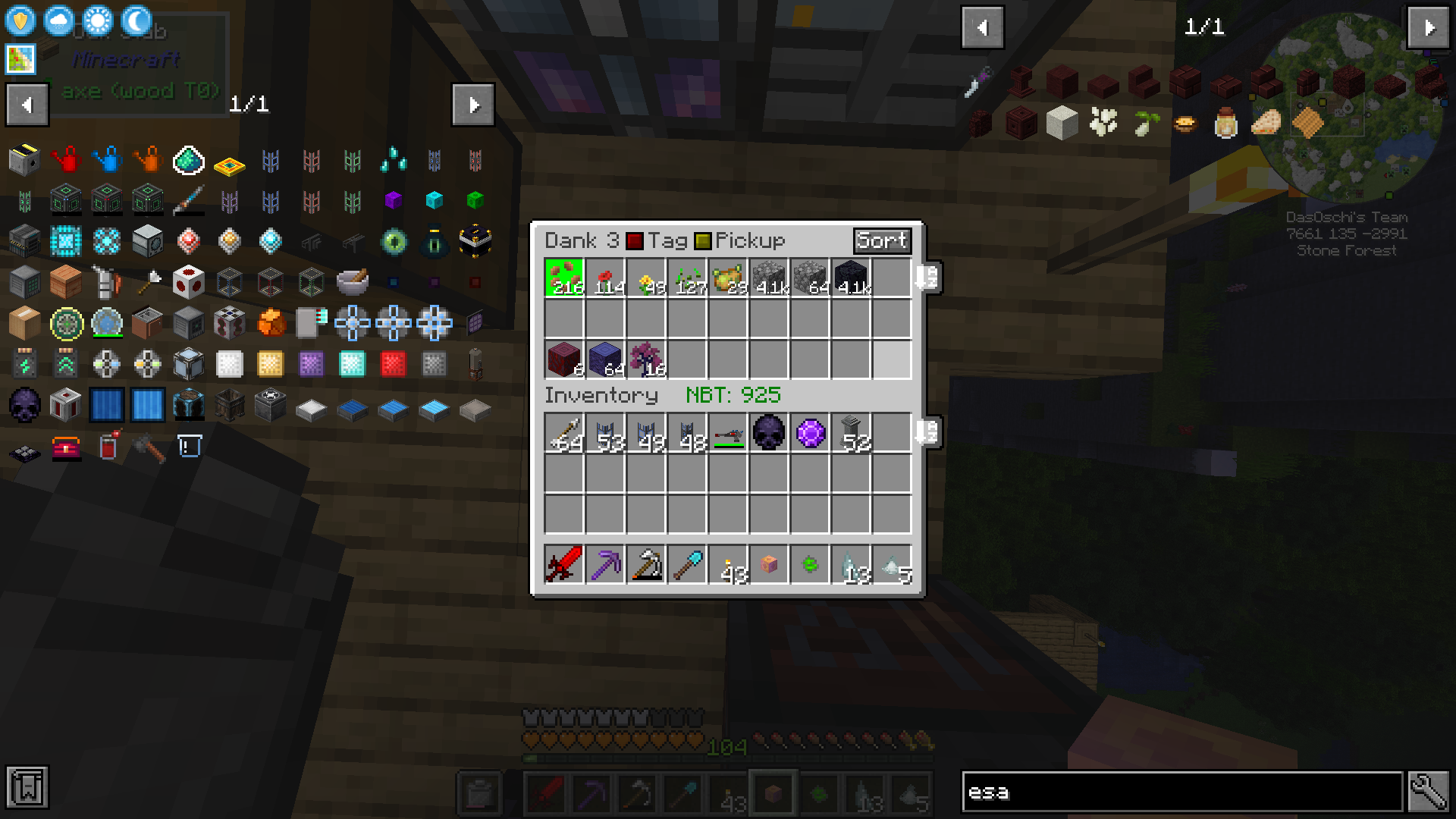1456x819 pixels.
Task: Set time to night with the moon button
Action: [x=135, y=20]
